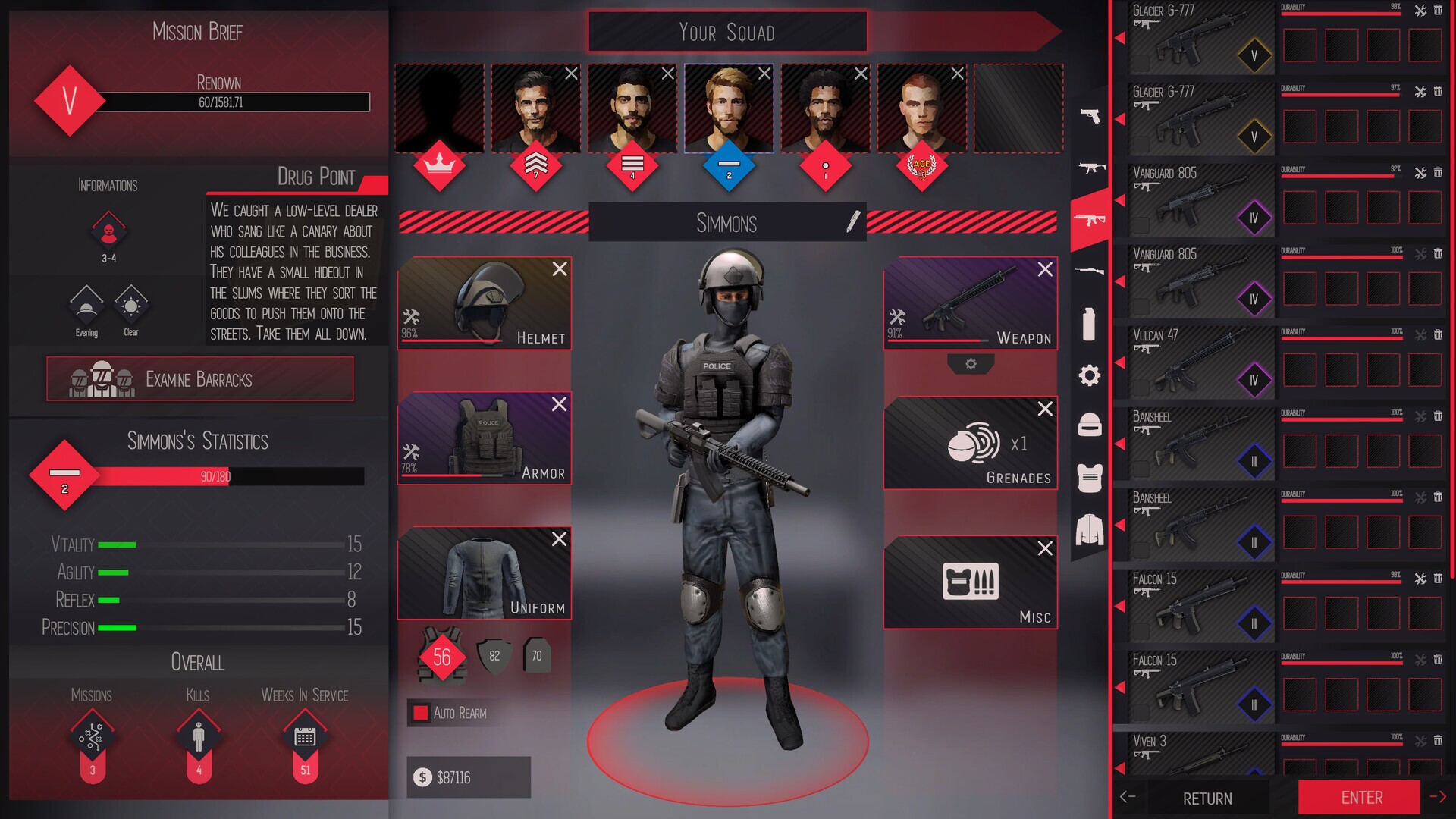Select the equipped Weapon slot
The image size is (1456, 819).
[969, 303]
